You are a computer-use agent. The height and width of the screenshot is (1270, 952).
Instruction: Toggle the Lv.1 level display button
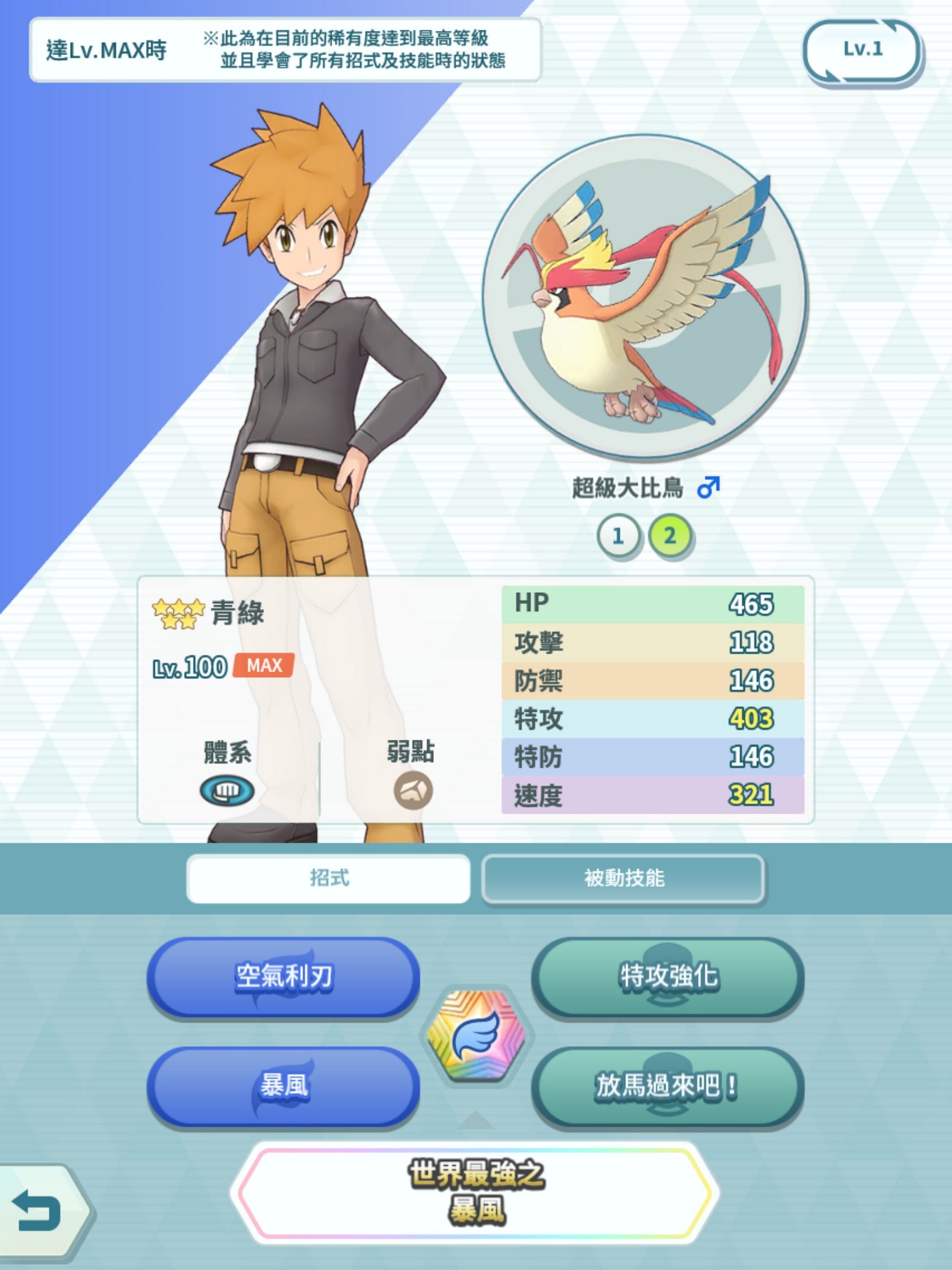[x=862, y=51]
